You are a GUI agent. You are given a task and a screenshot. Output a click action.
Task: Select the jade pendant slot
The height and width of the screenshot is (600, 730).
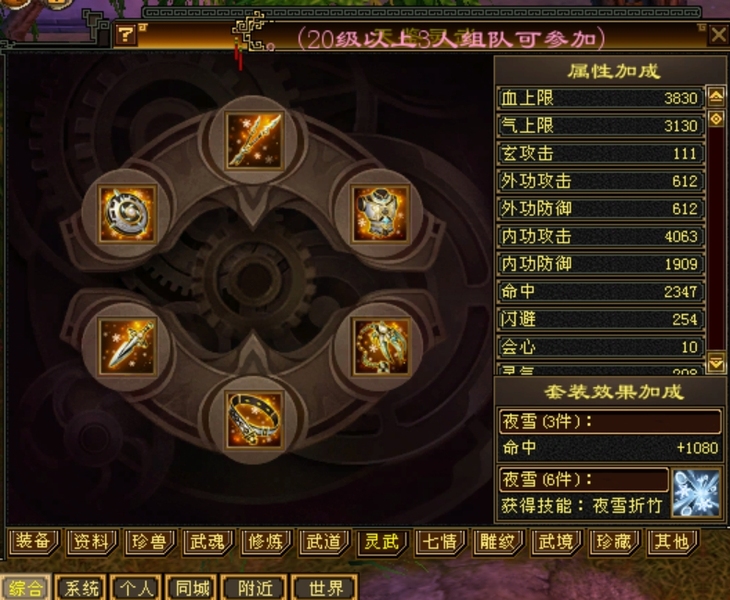click(x=380, y=346)
